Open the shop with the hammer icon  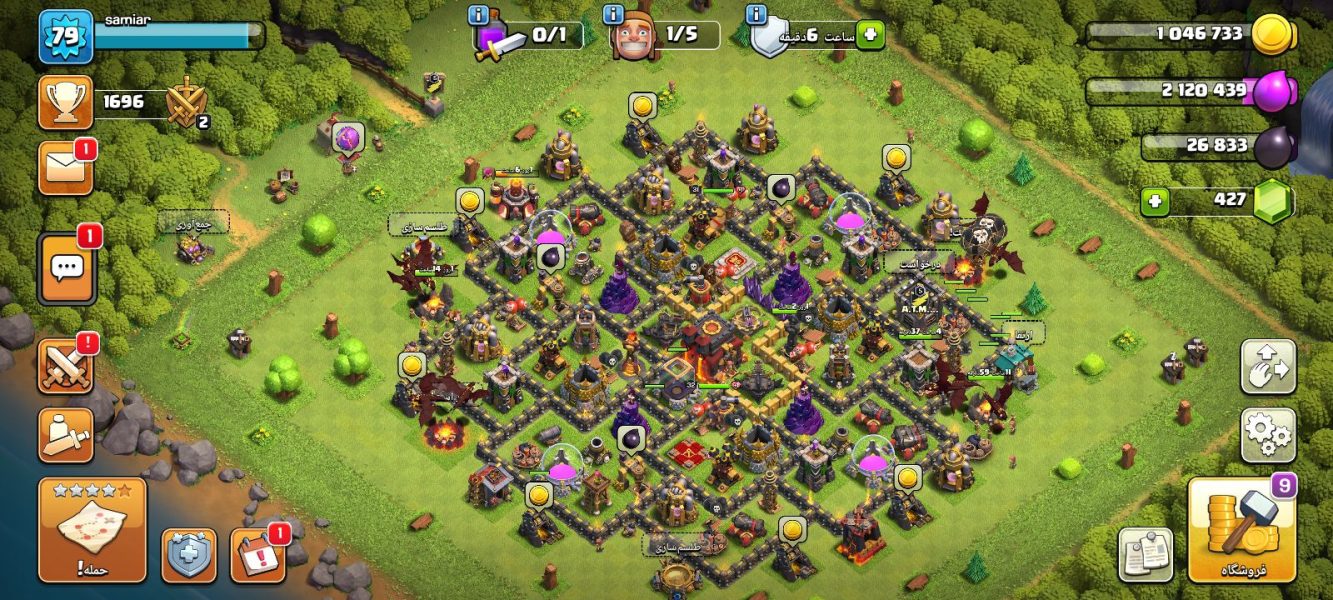(1241, 530)
